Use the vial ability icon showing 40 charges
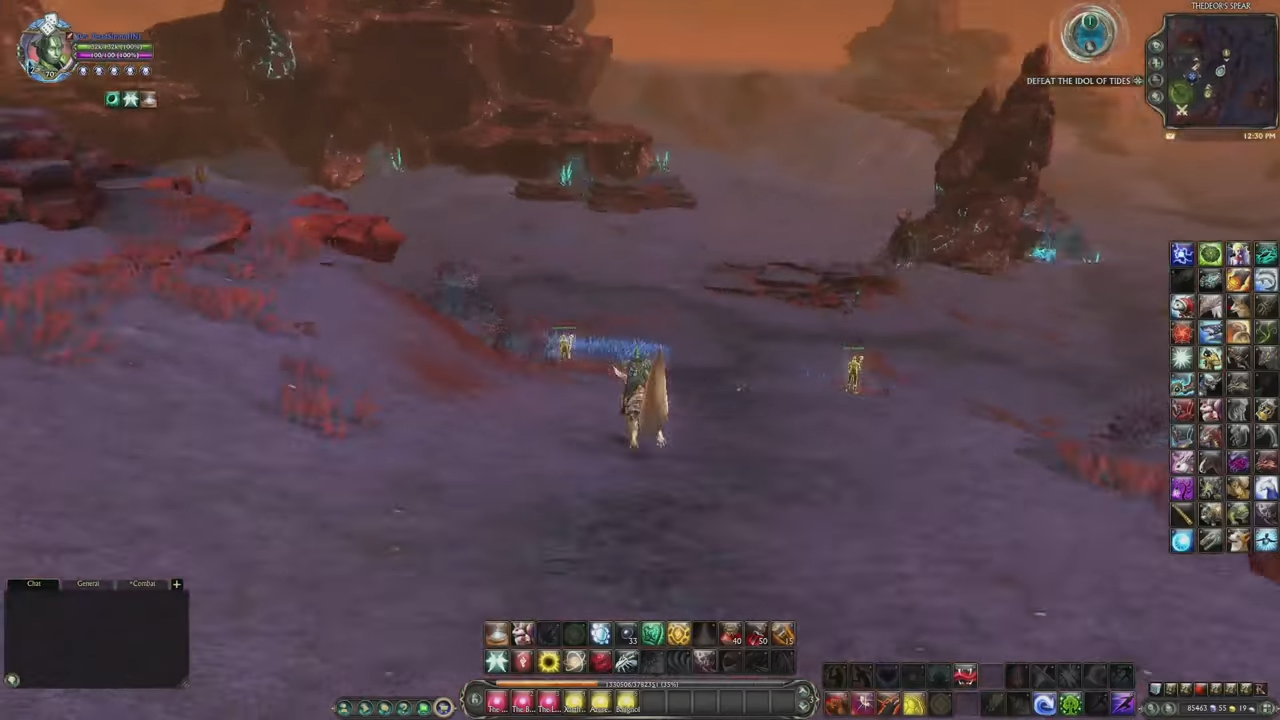Screen dimensions: 1280x720 (728, 633)
